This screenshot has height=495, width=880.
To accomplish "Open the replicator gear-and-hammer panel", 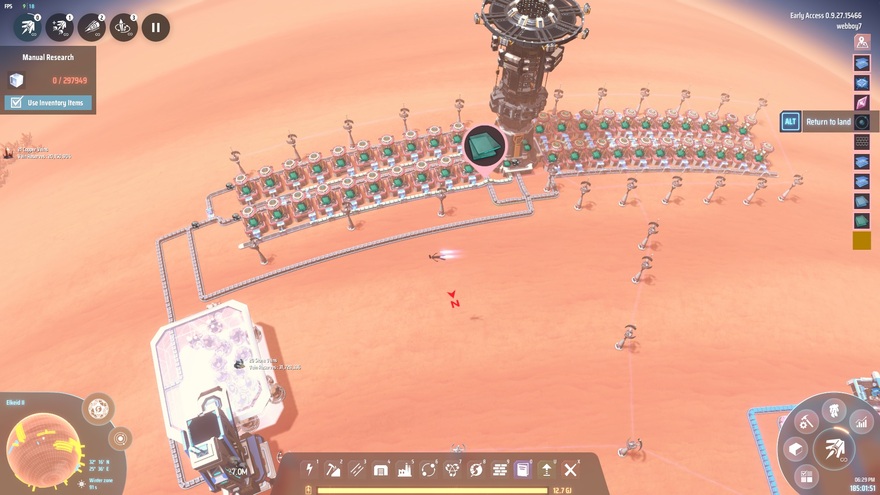I will [x=806, y=422].
